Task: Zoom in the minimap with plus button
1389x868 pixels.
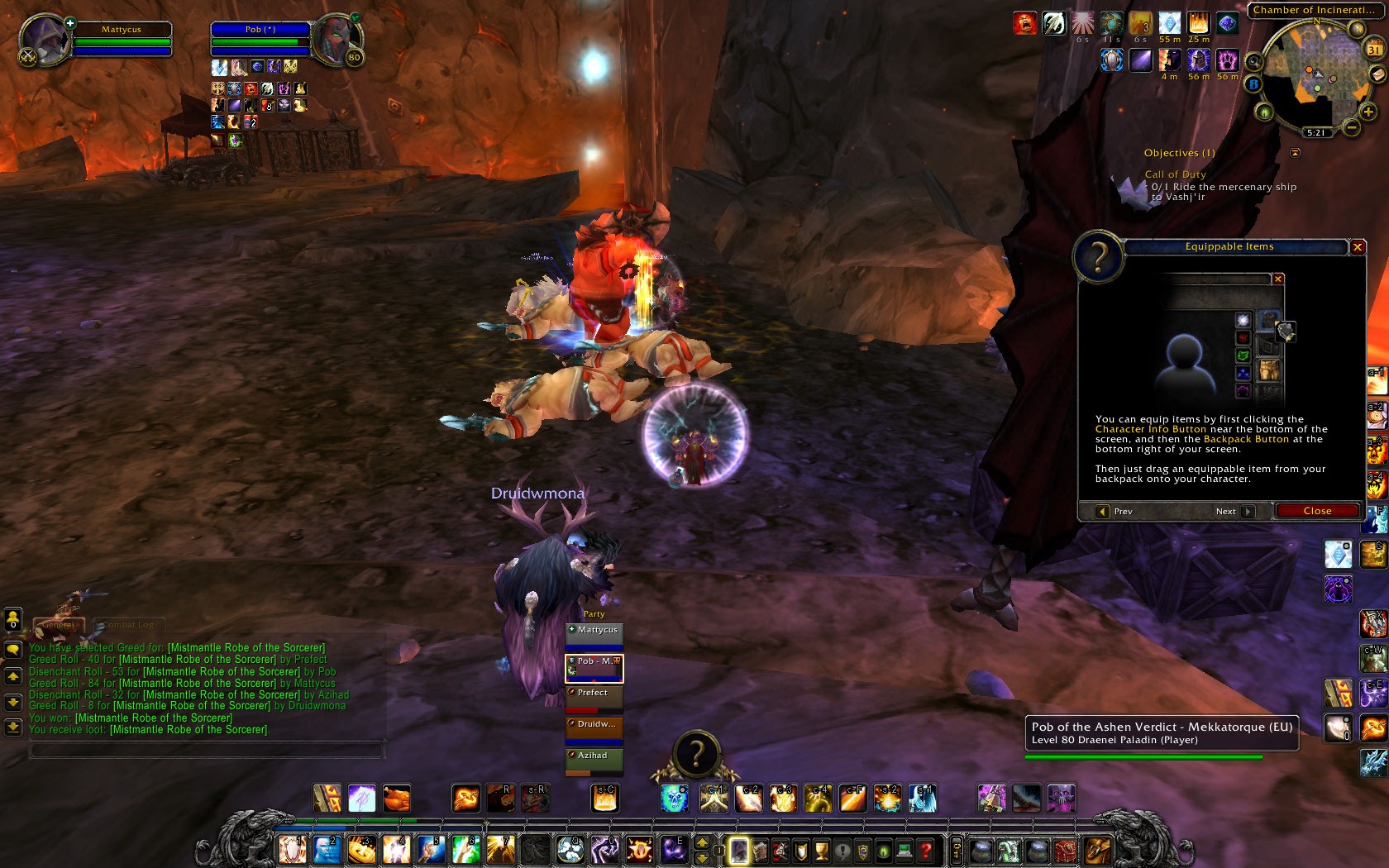Action: pos(1368,112)
